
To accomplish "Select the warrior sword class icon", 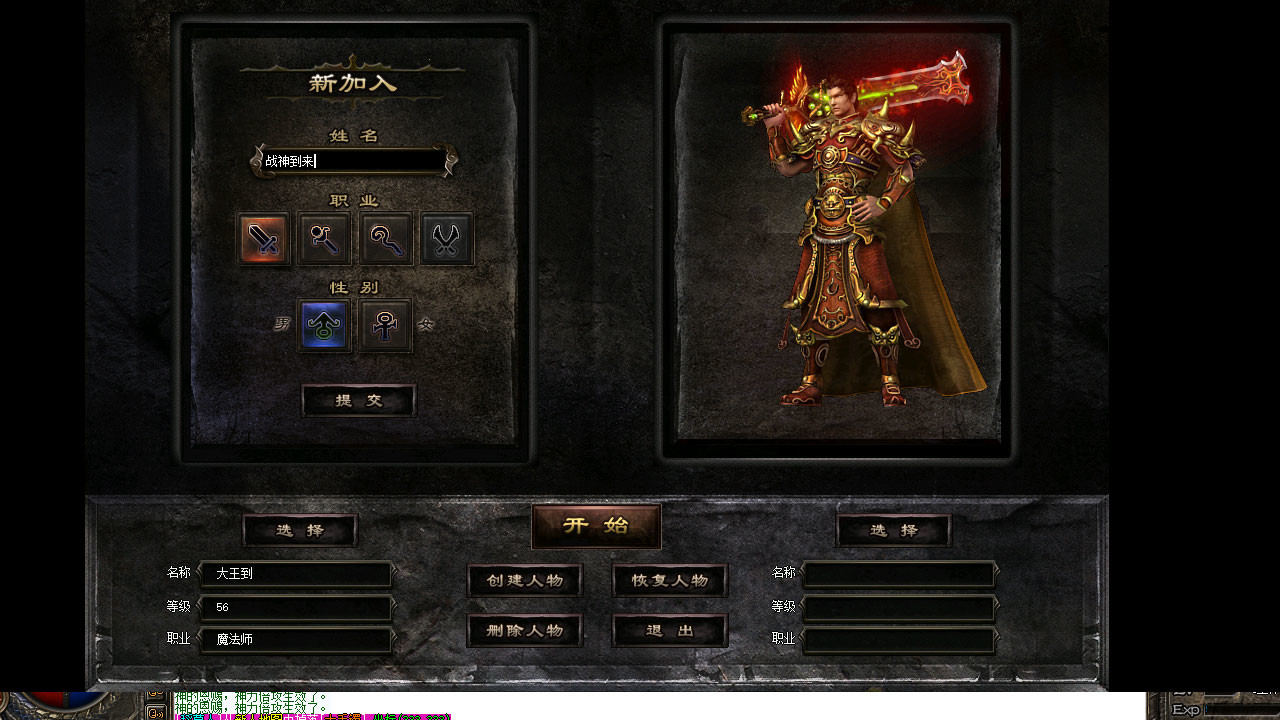I will coord(262,239).
